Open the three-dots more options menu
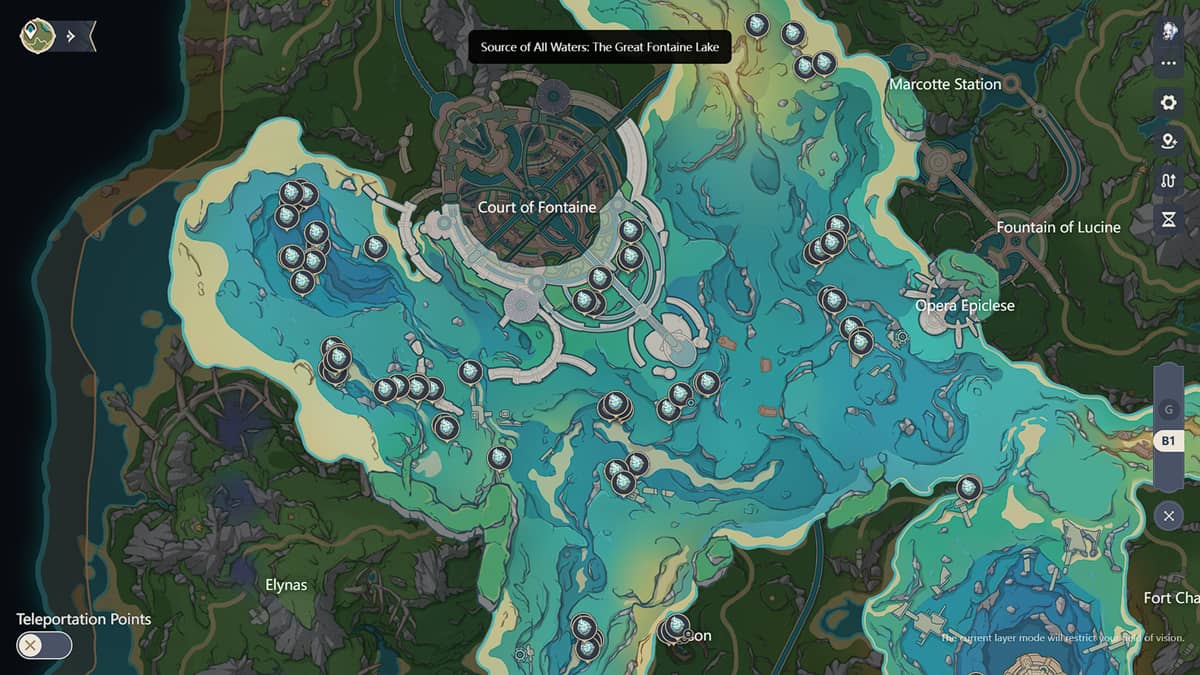This screenshot has width=1200, height=675. coord(1168,64)
